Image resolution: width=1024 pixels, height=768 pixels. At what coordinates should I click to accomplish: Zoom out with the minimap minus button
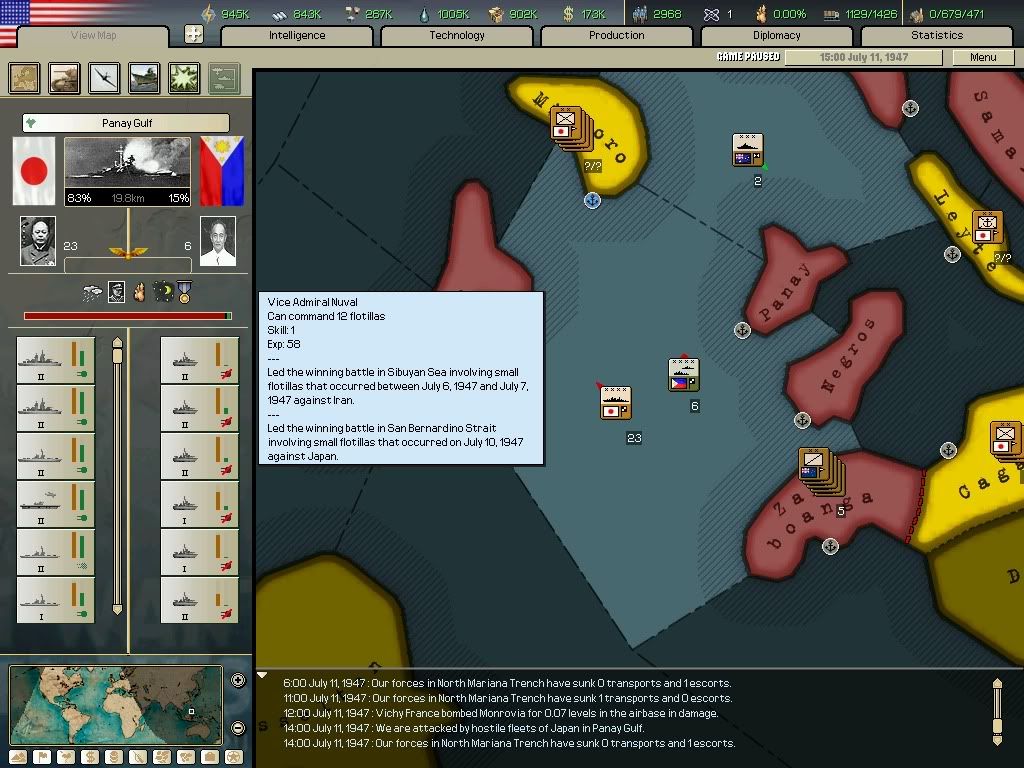[x=238, y=728]
